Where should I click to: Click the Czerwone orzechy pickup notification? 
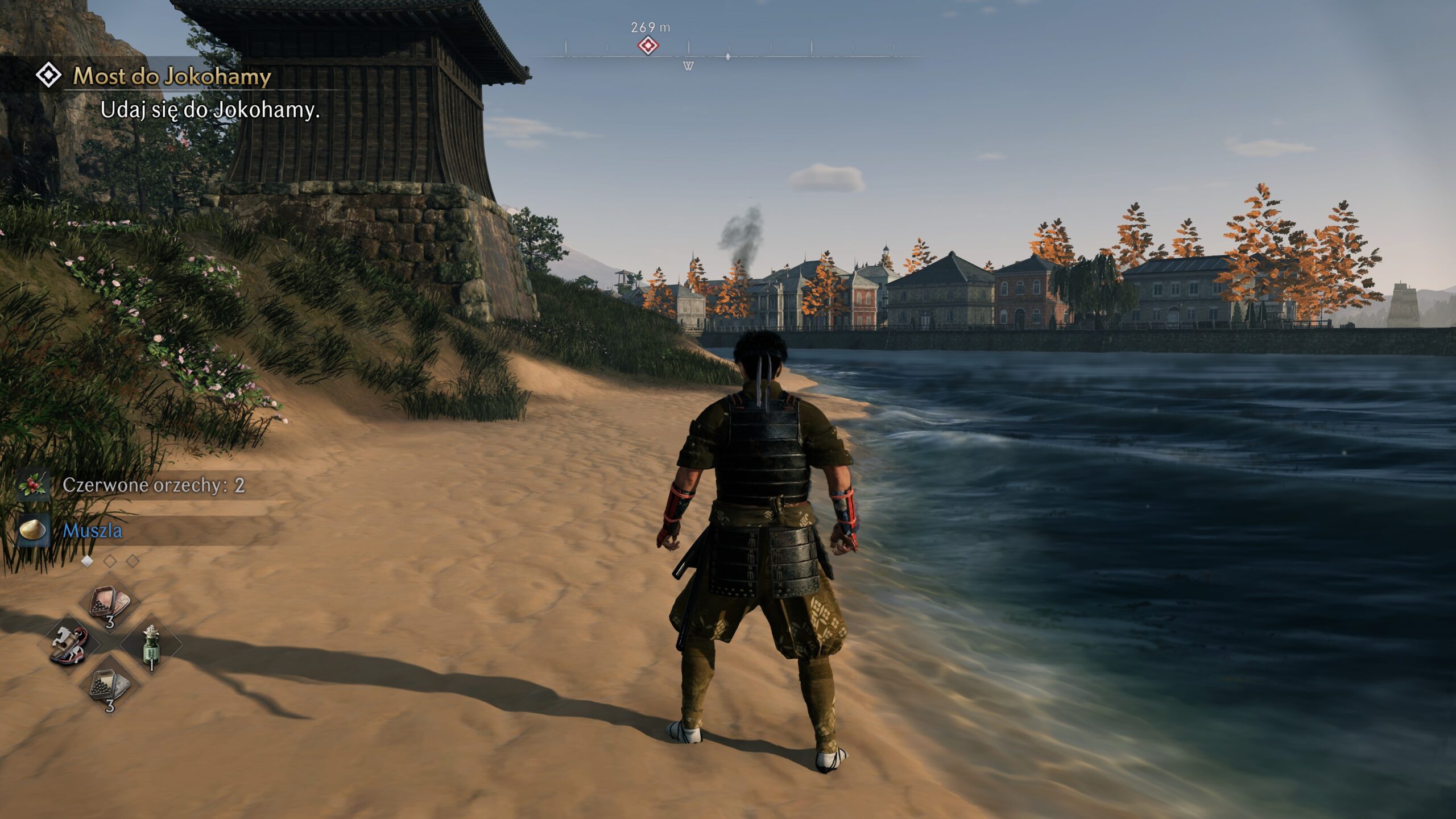(153, 485)
